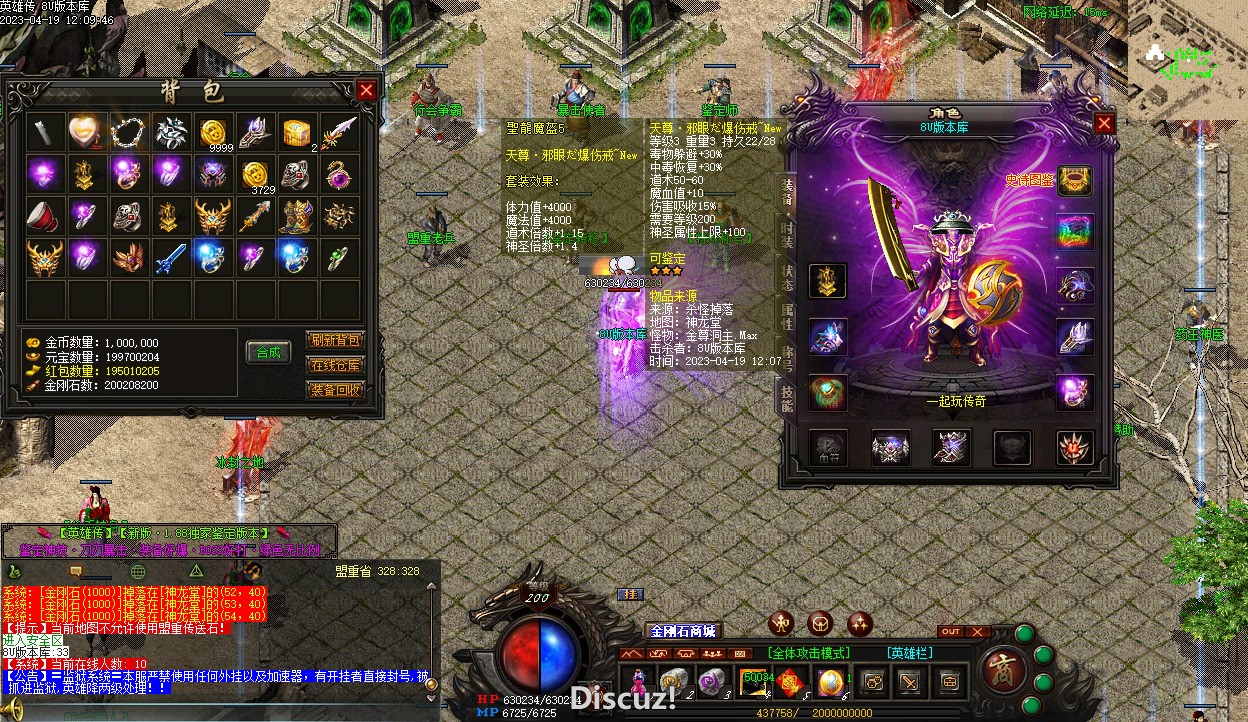Viewport: 1248px width, 722px height.
Task: Use the red envelope in hotbar slot 5
Action: tap(792, 681)
